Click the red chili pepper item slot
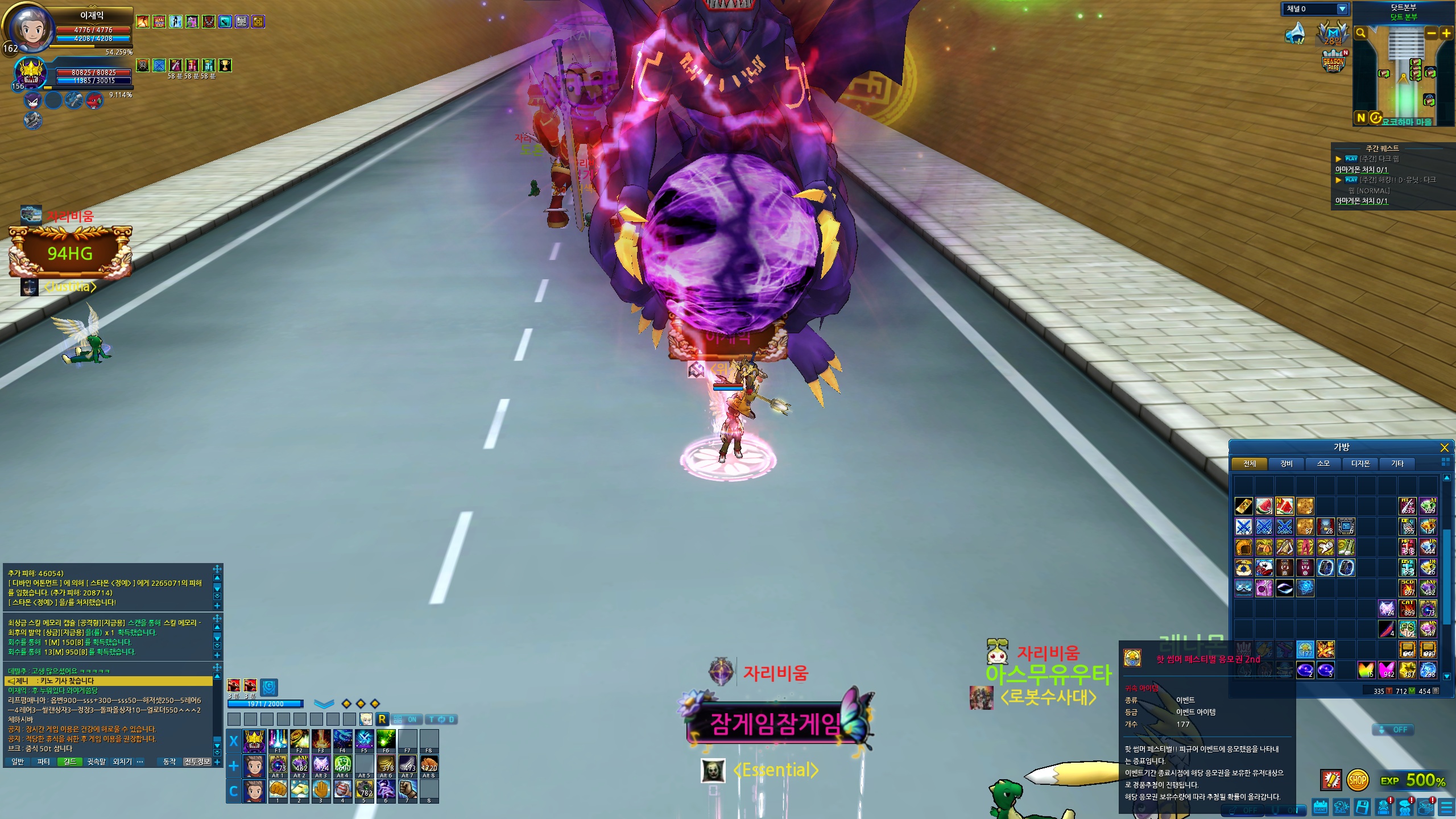Image resolution: width=1456 pixels, height=819 pixels. pos(1387,629)
